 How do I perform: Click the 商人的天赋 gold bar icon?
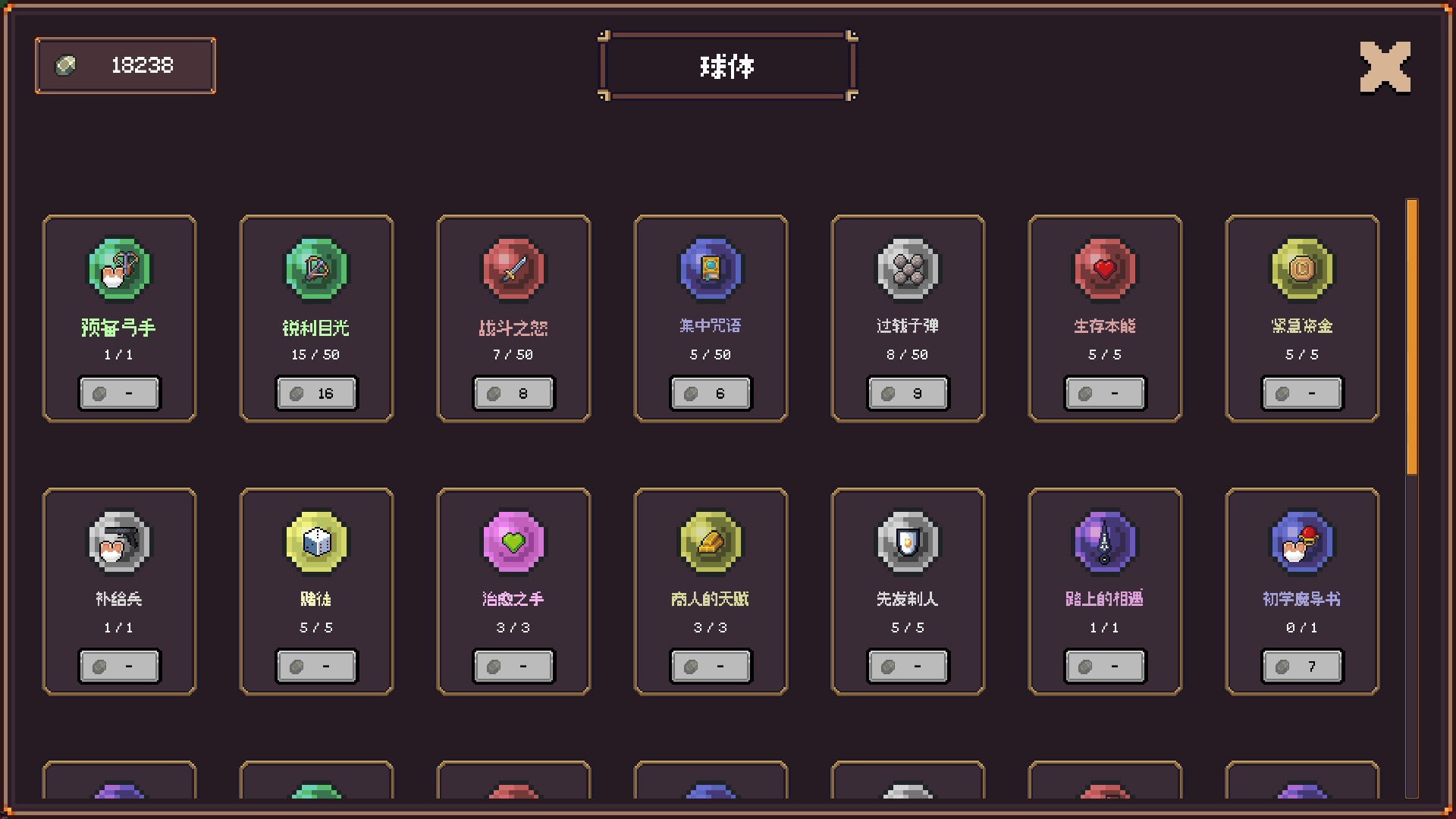(x=711, y=541)
